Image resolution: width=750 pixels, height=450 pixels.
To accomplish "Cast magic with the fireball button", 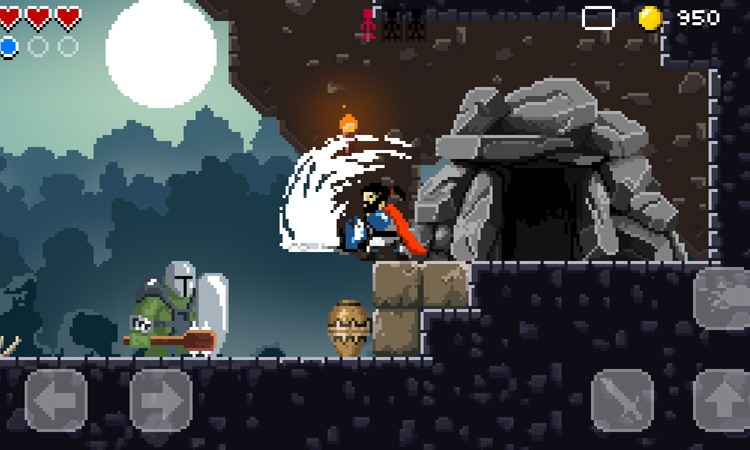I will point(722,297).
